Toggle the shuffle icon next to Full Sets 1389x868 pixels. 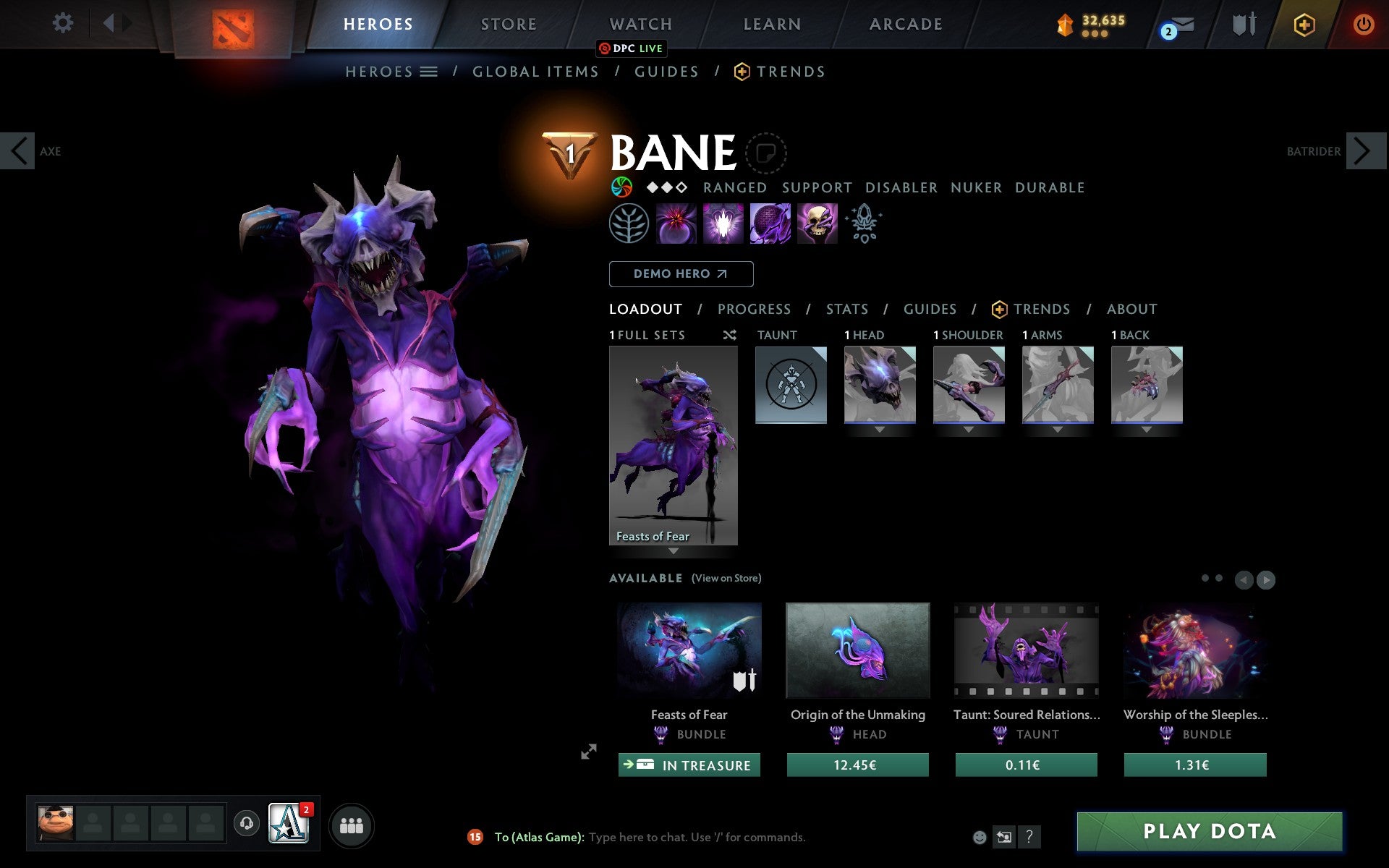pos(729,335)
